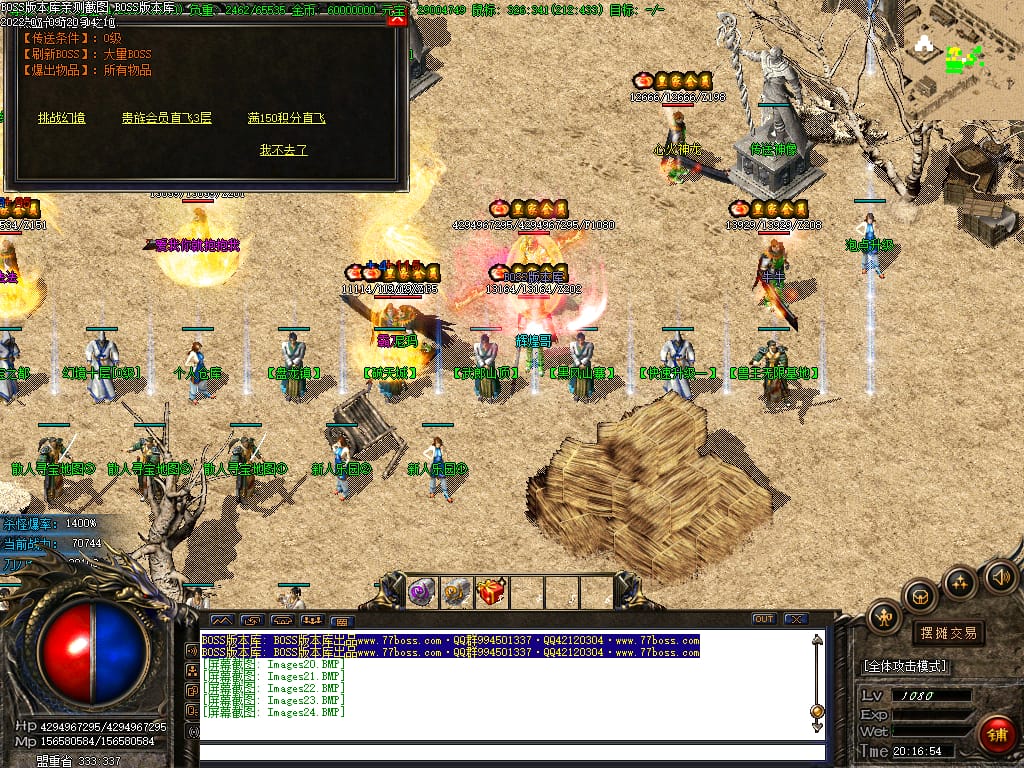Close the game with the X button by OUT
1024x768 pixels.
click(x=795, y=619)
